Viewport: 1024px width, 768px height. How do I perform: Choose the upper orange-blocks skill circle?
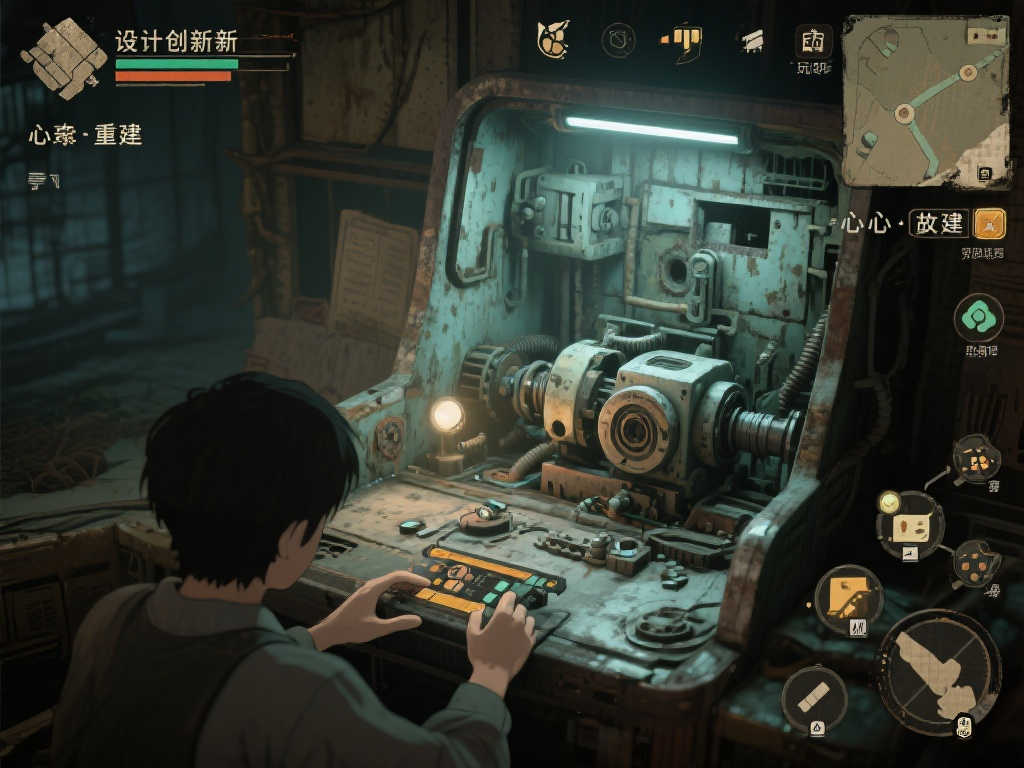point(975,459)
